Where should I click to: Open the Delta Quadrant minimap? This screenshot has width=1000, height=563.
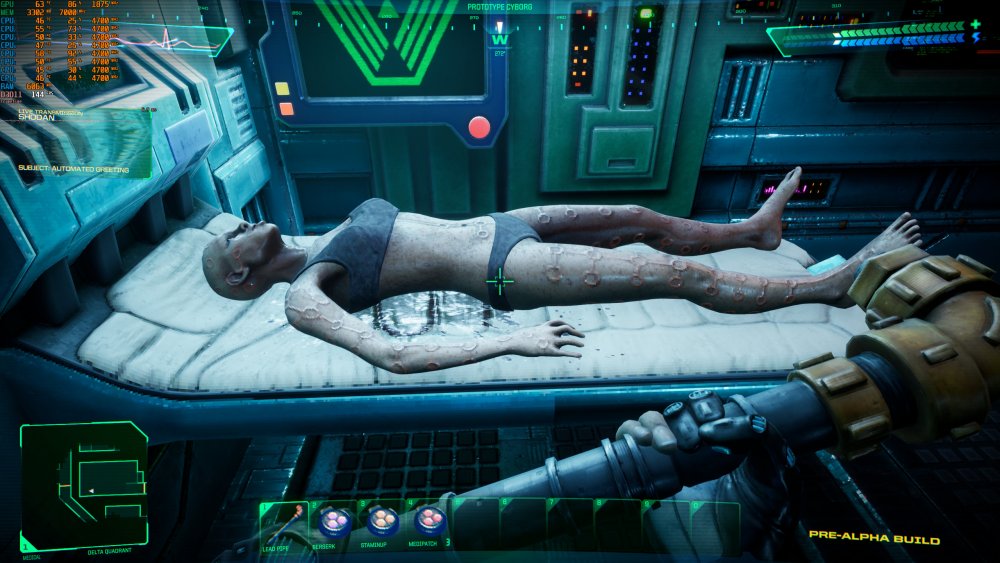[84, 486]
